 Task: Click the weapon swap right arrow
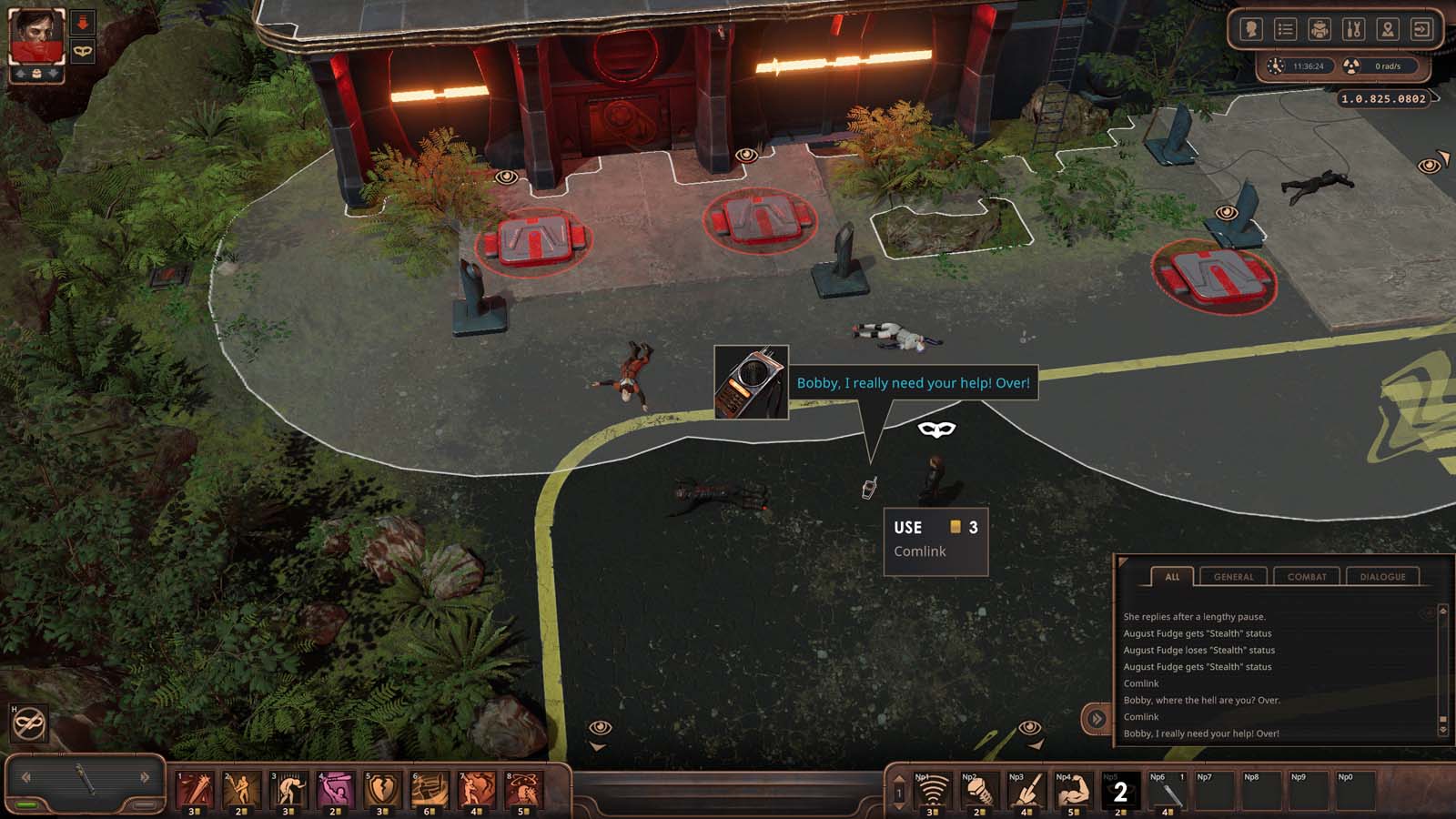pyautogui.click(x=146, y=777)
